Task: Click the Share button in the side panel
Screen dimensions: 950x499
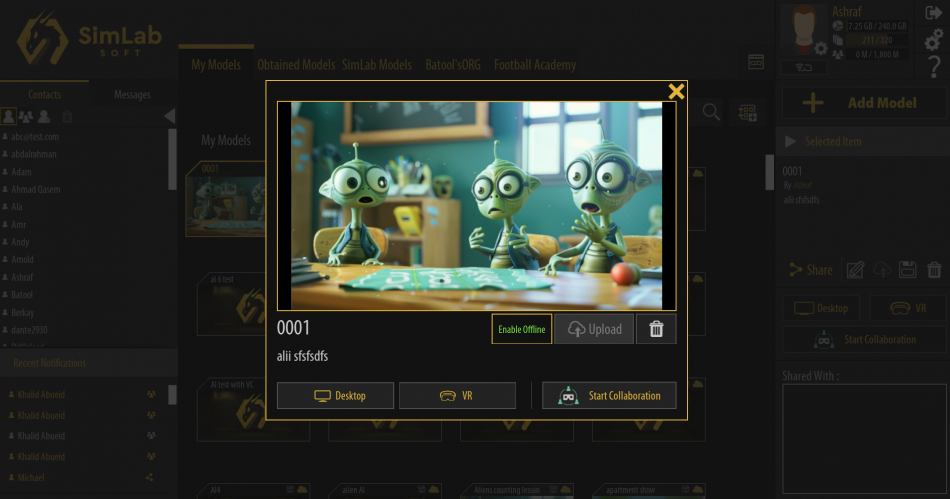Action: (x=811, y=270)
